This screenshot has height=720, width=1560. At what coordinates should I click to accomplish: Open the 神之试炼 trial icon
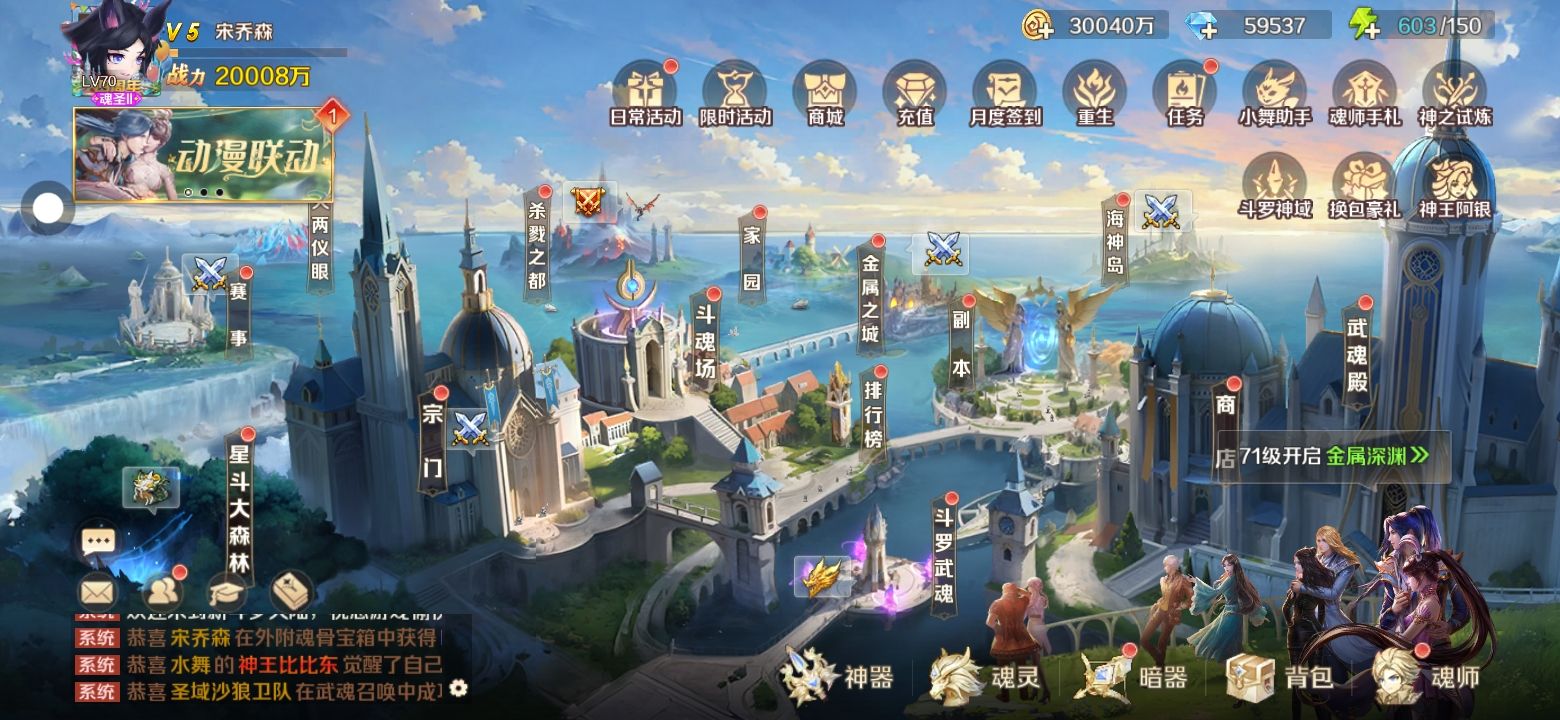tap(1455, 92)
